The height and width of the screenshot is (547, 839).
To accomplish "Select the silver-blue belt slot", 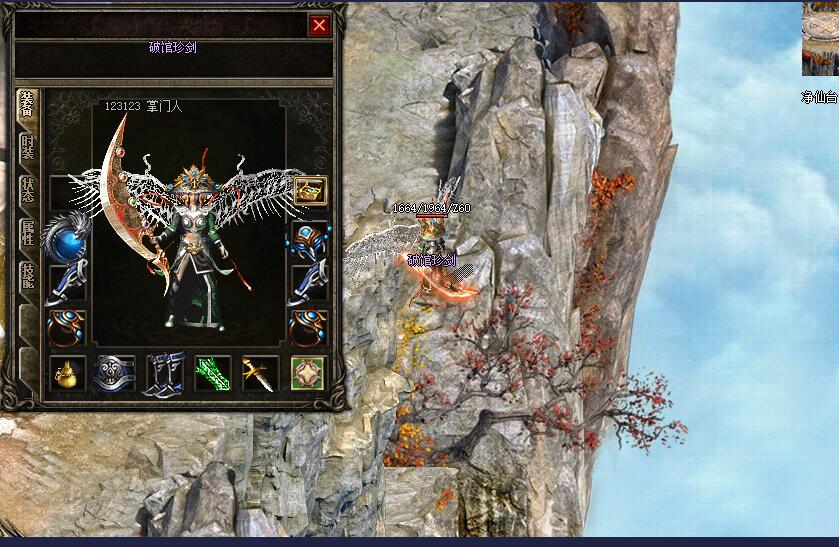I will coord(114,373).
